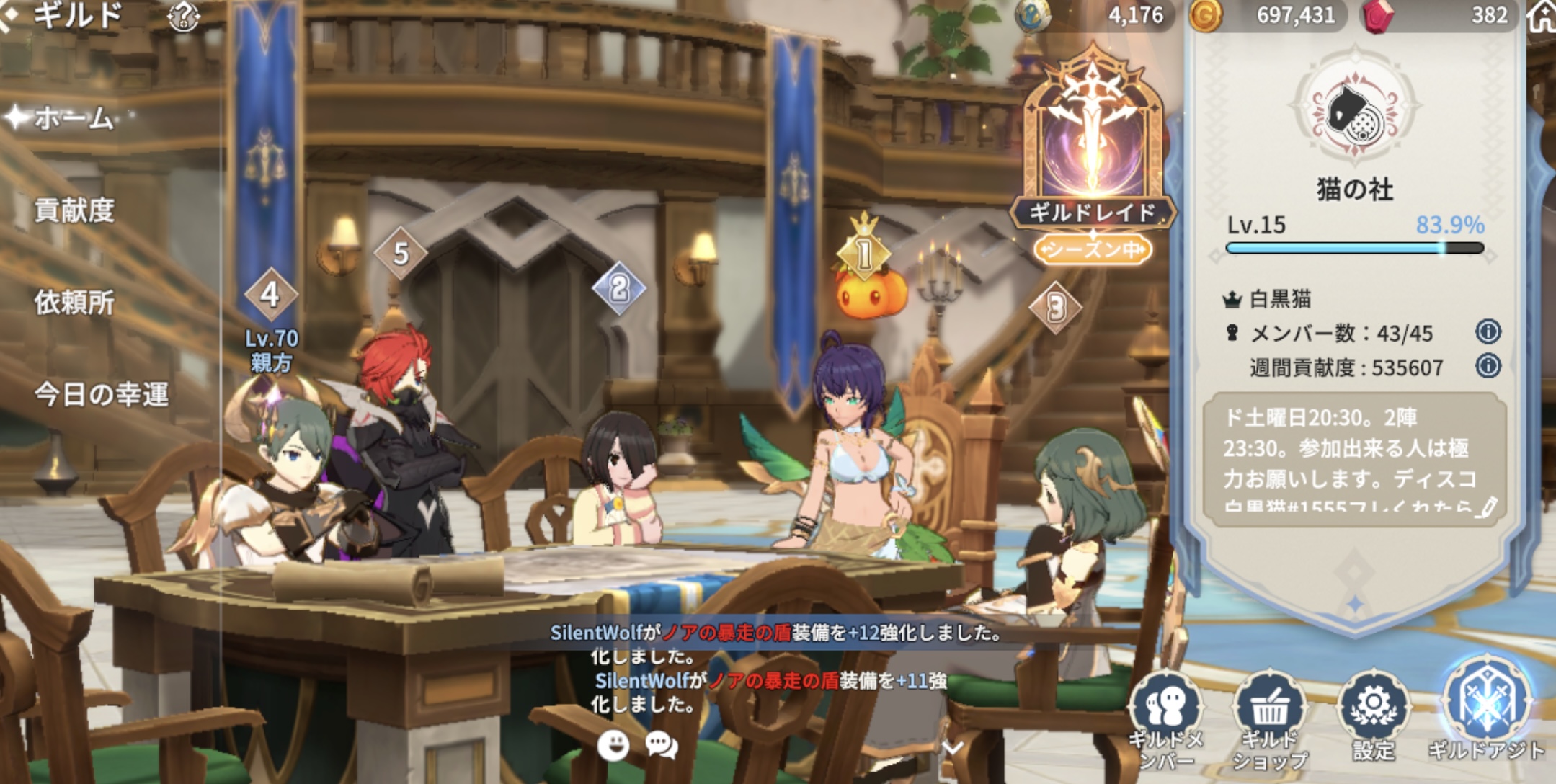The width and height of the screenshot is (1556, 784).
Task: Edit the guild notice with pencil icon
Action: click(x=1485, y=507)
